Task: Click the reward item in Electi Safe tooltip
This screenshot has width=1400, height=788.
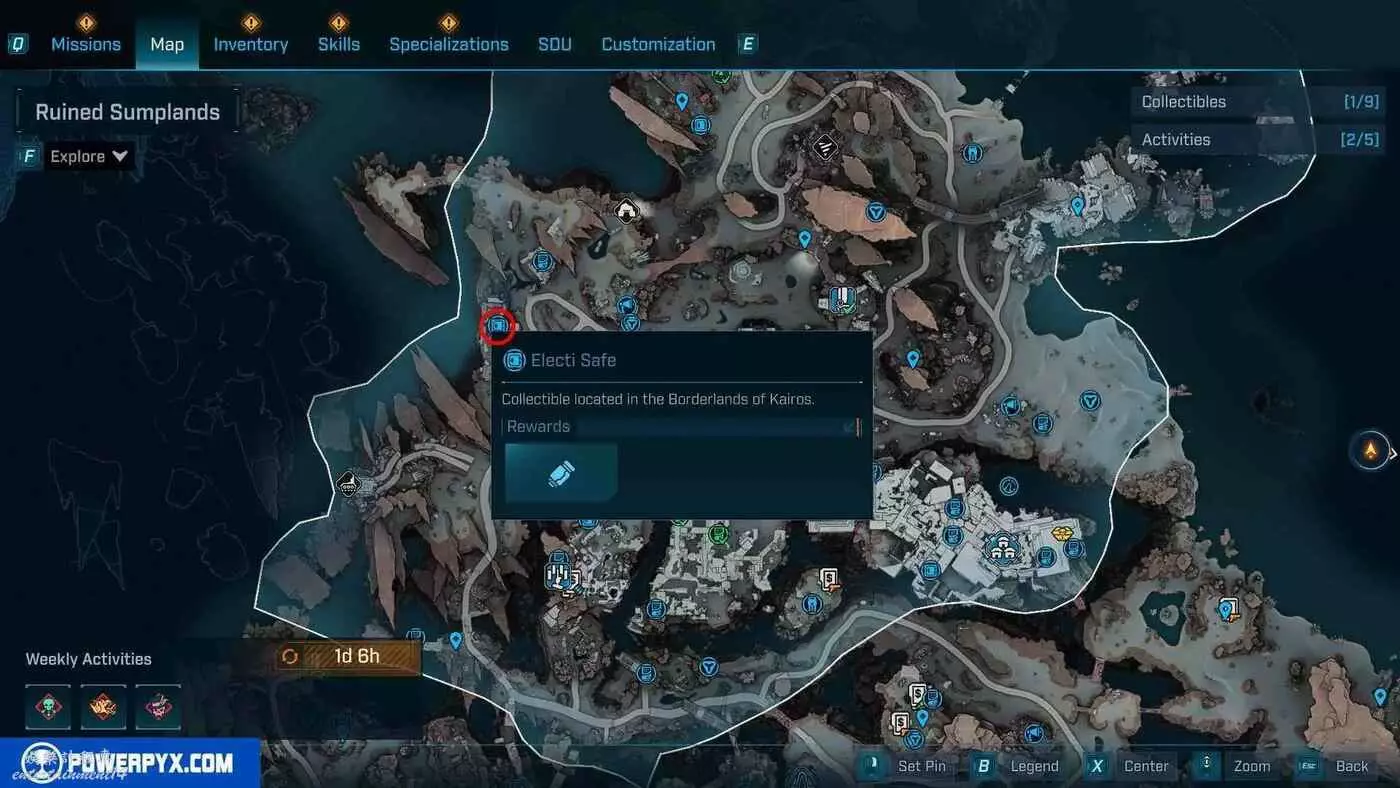Action: click(561, 473)
